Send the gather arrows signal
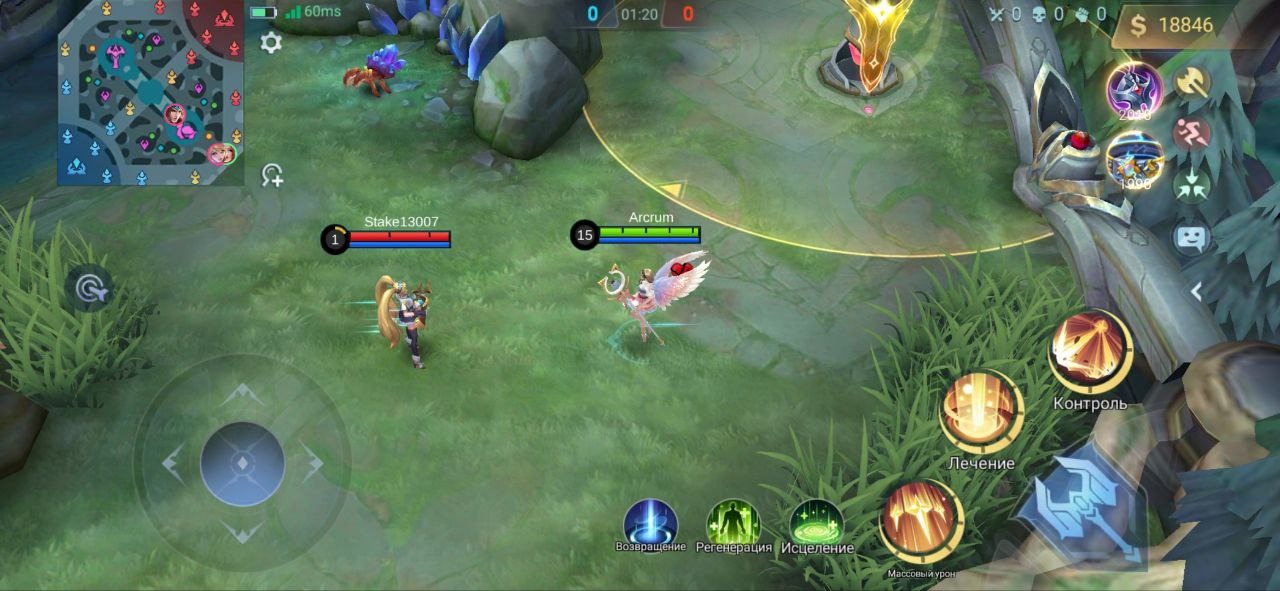1280x591 pixels. coord(1192,185)
